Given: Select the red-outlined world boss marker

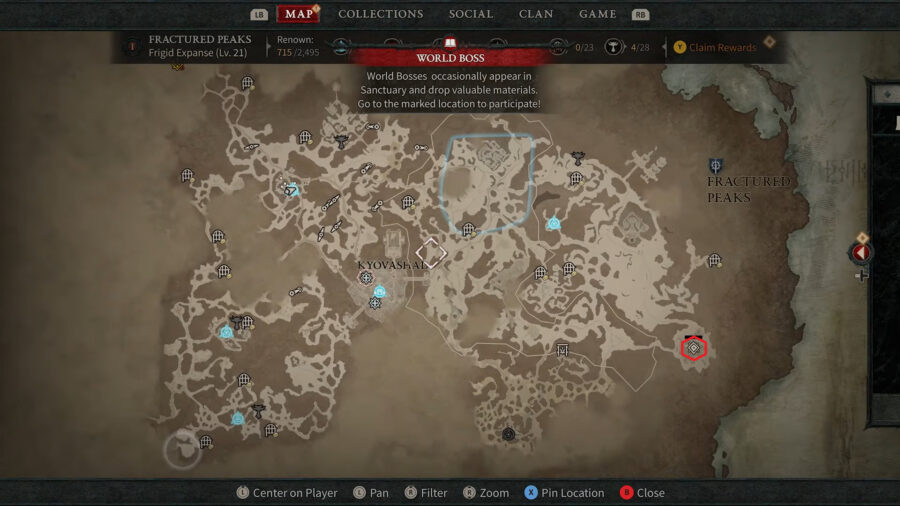Looking at the screenshot, I should pyautogui.click(x=694, y=347).
